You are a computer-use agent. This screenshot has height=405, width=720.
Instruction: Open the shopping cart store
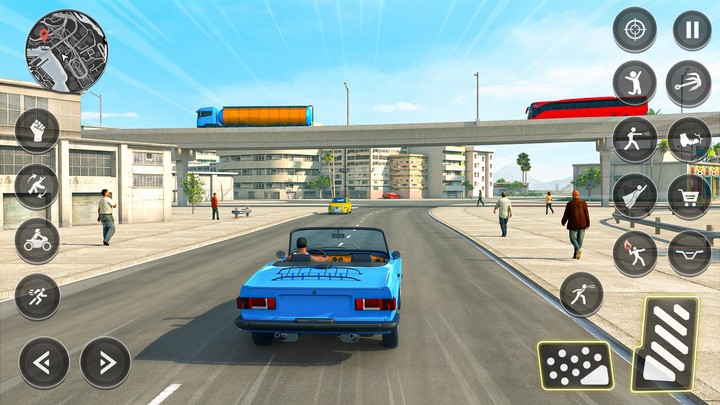click(x=689, y=196)
